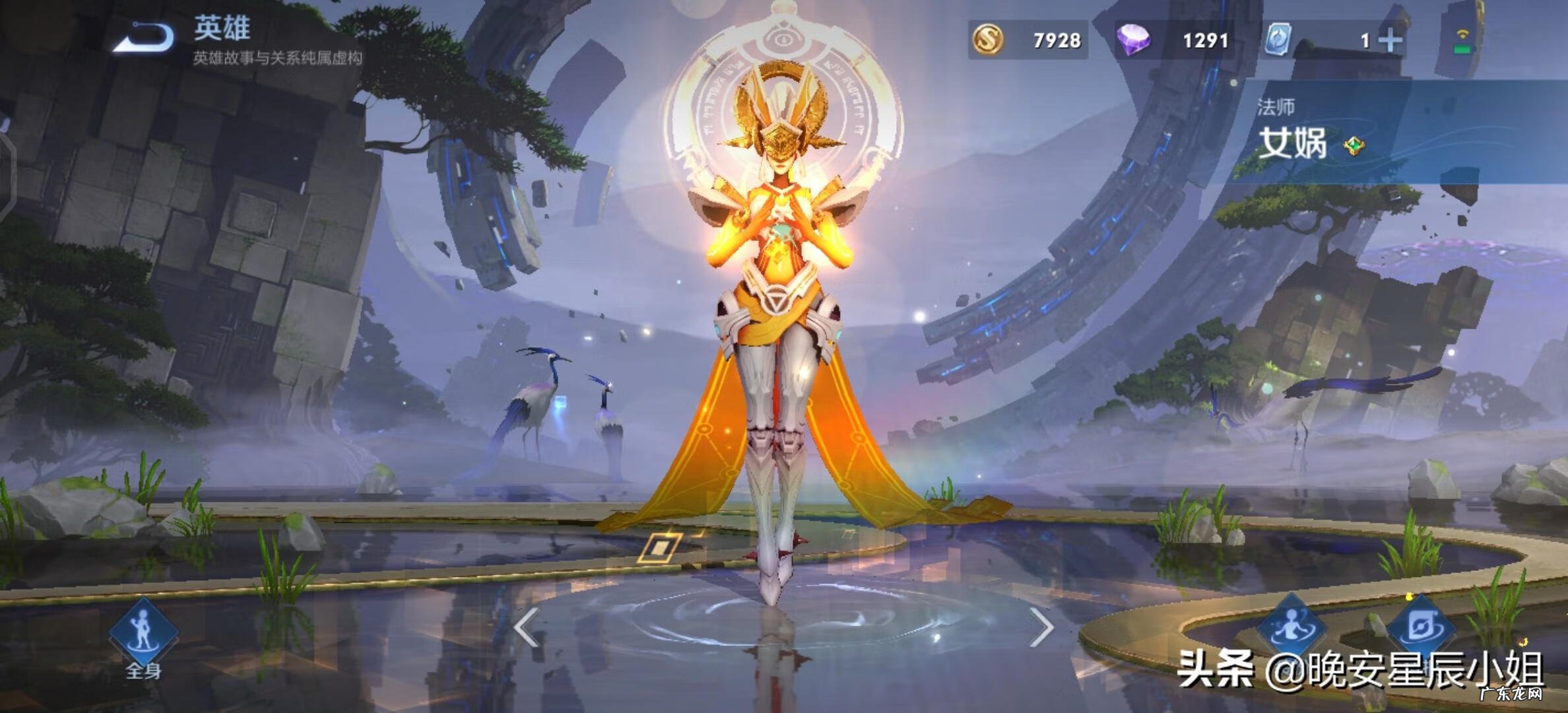Show the previous hero with the left arrow
The width and height of the screenshot is (1568, 713).
pos(527,627)
